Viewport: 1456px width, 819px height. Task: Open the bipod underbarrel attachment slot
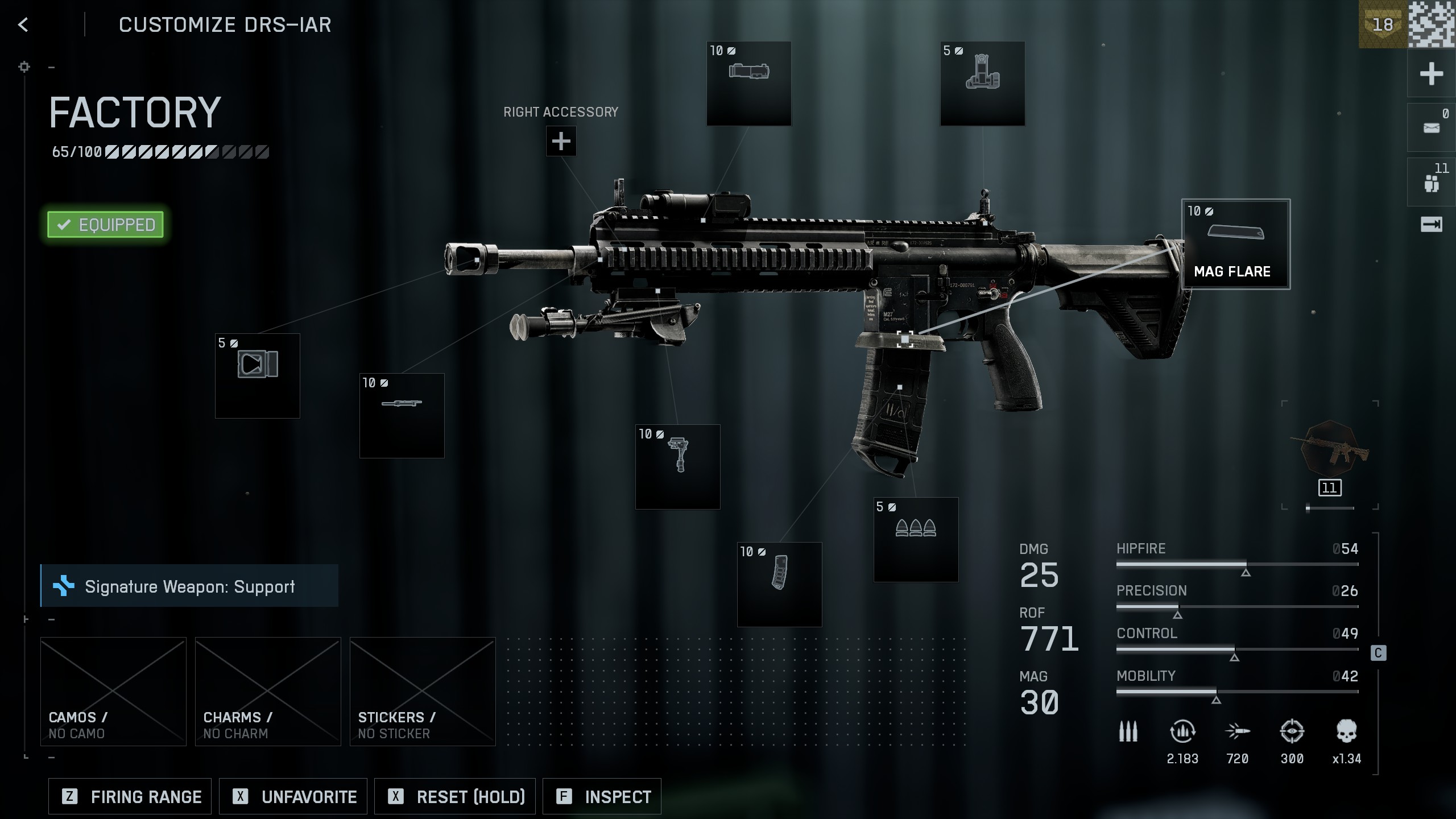[677, 466]
